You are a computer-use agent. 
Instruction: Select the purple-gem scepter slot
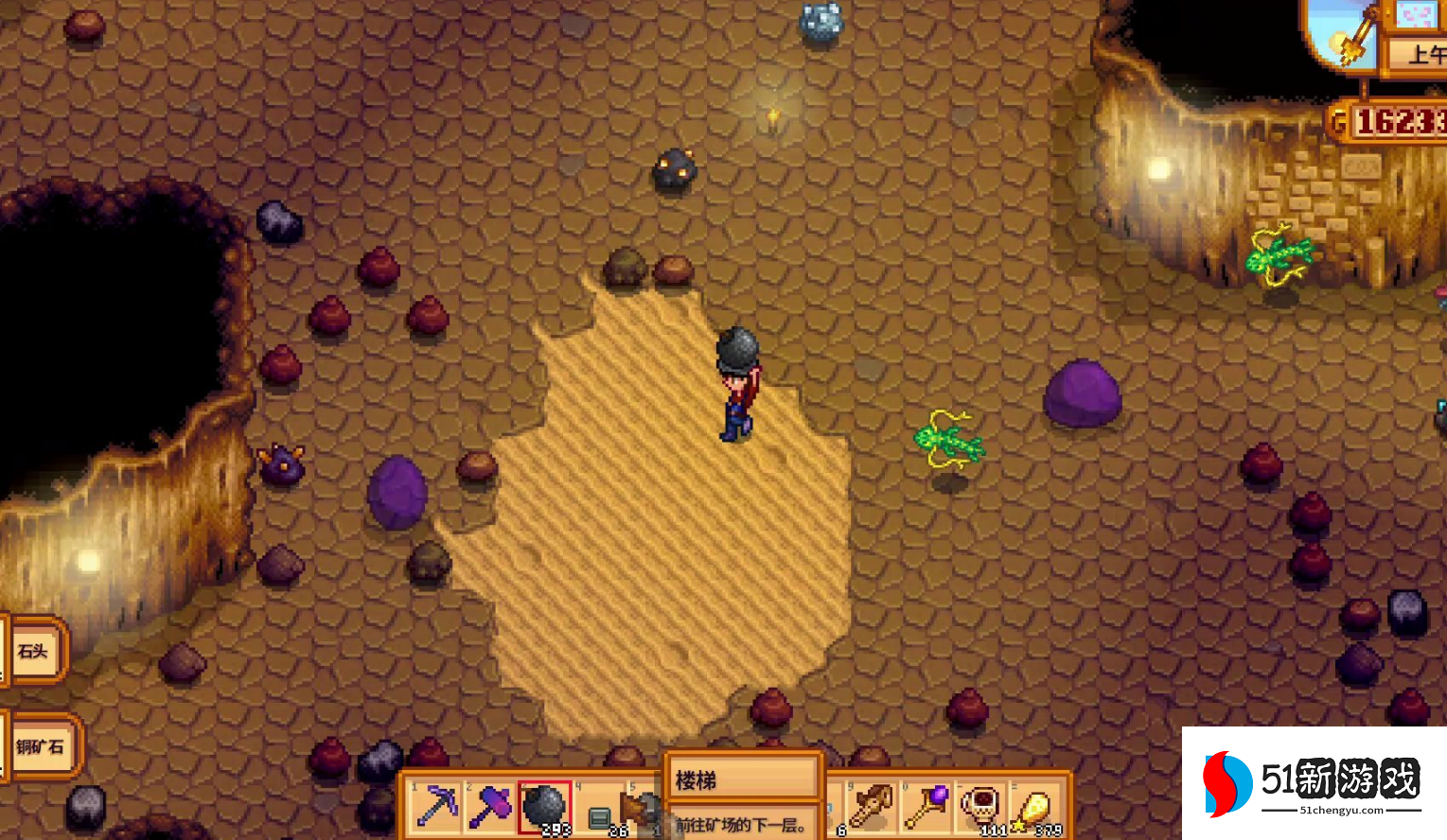click(926, 806)
